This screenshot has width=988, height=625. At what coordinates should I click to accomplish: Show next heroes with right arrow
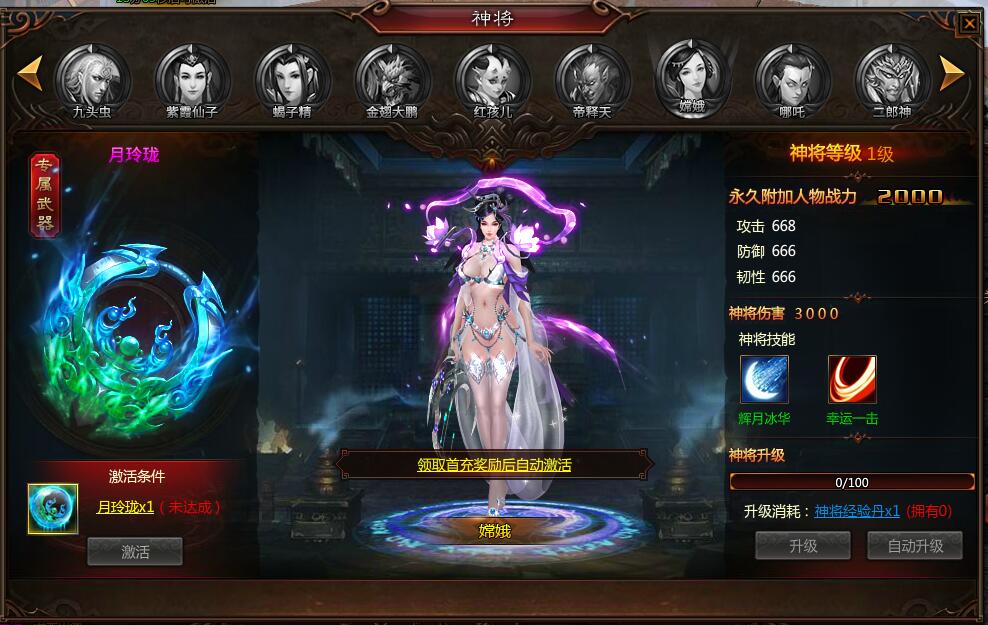point(952,72)
